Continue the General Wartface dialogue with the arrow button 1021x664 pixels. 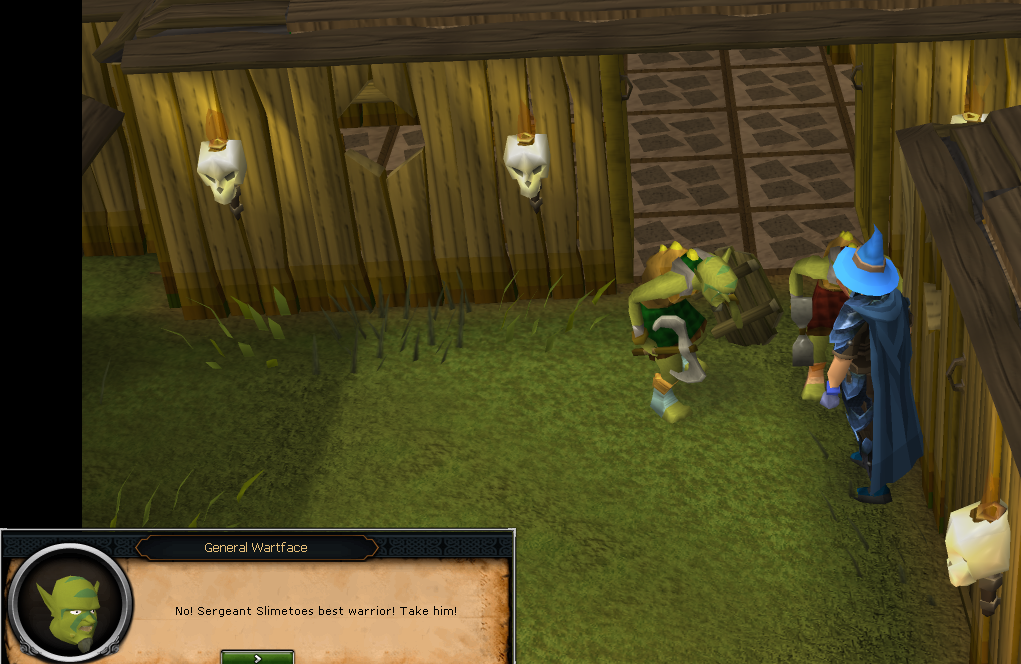(x=257, y=657)
